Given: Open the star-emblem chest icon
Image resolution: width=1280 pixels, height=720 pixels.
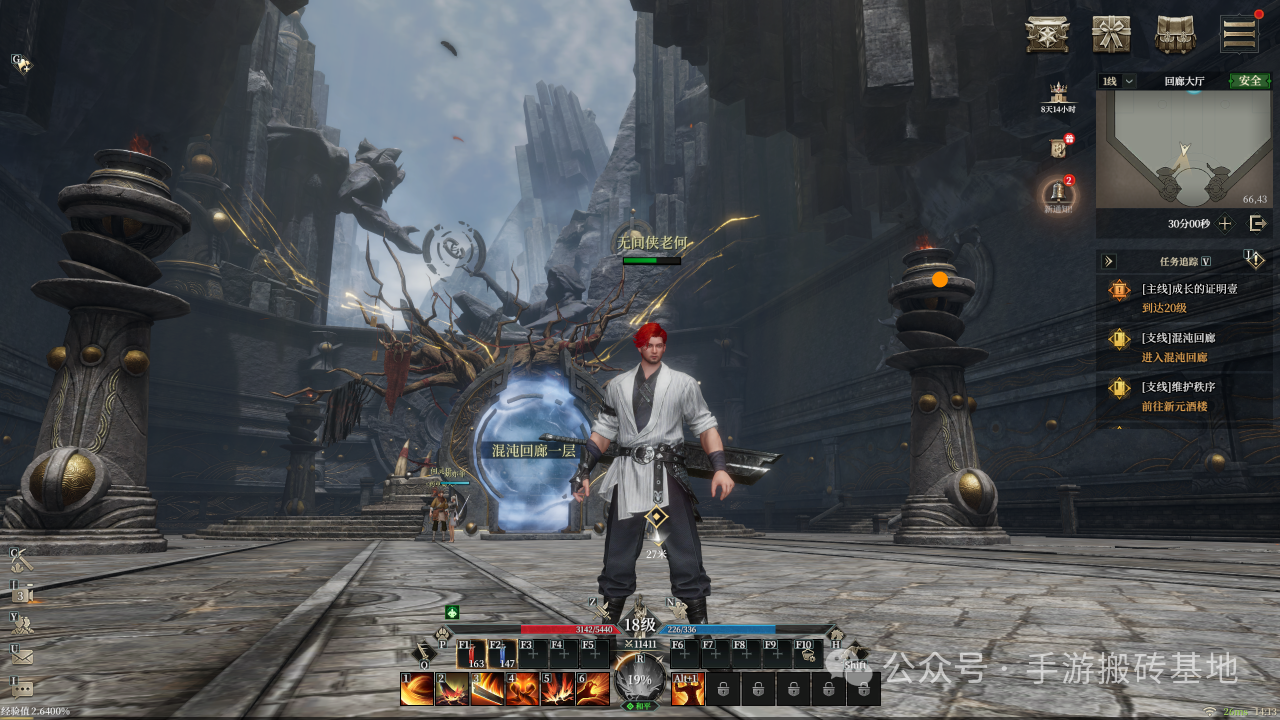Looking at the screenshot, I should (1047, 34).
